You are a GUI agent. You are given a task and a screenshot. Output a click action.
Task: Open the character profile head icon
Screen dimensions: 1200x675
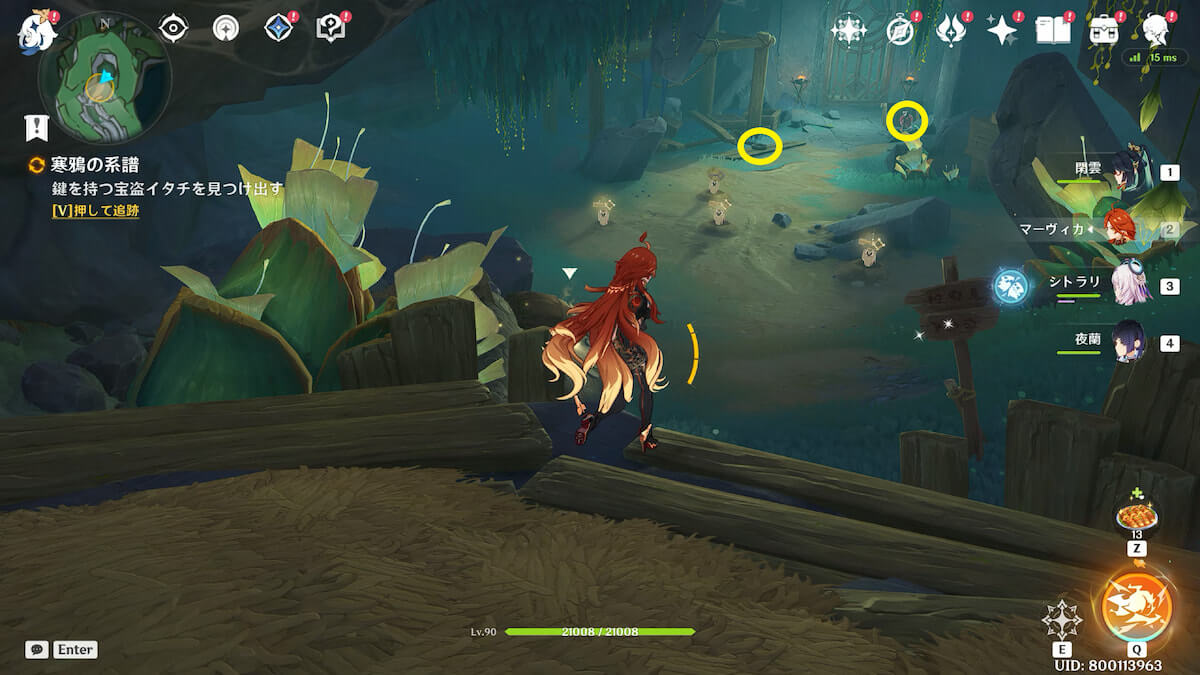point(1158,30)
